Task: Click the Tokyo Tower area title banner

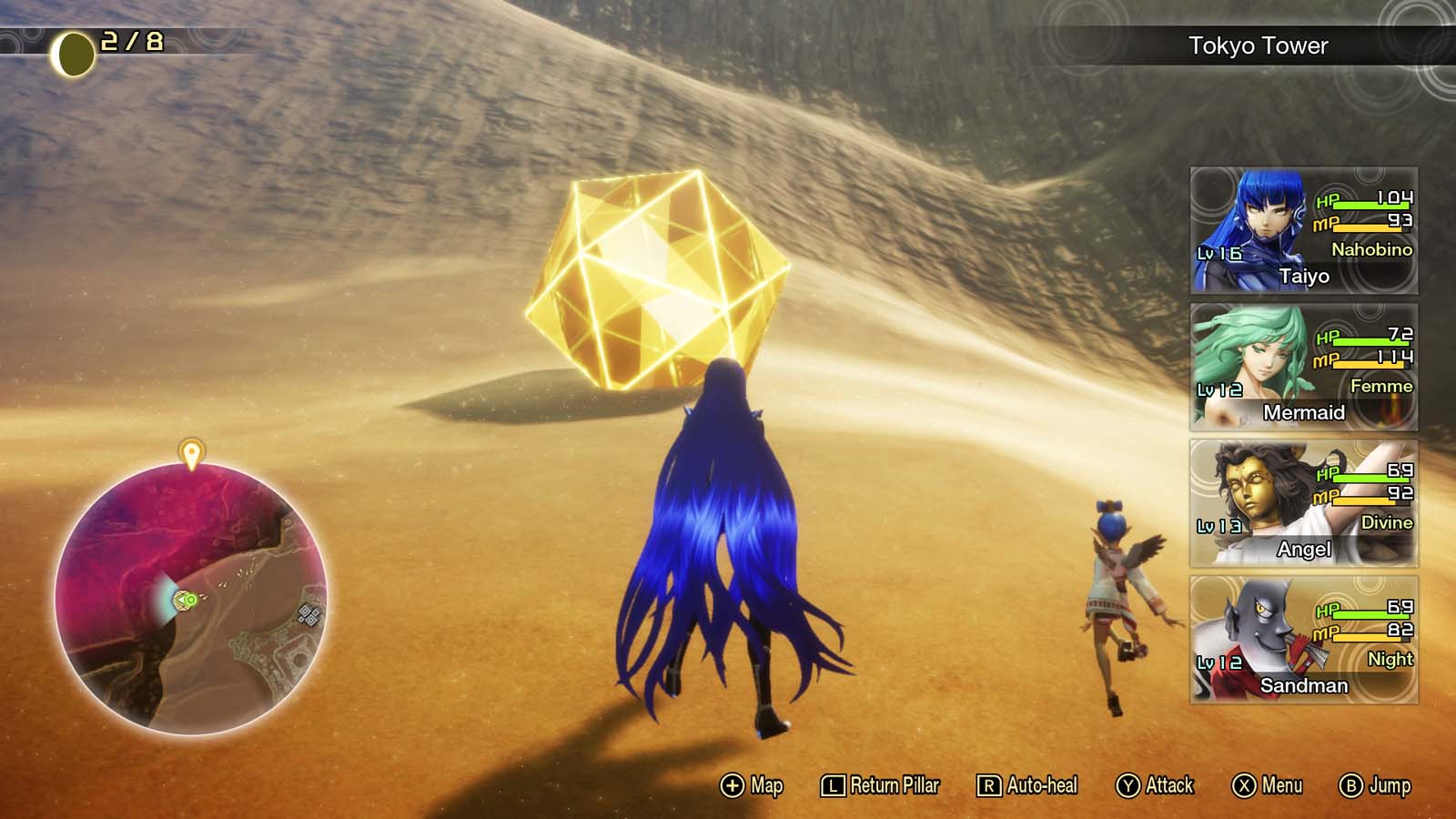Action: point(1259,42)
